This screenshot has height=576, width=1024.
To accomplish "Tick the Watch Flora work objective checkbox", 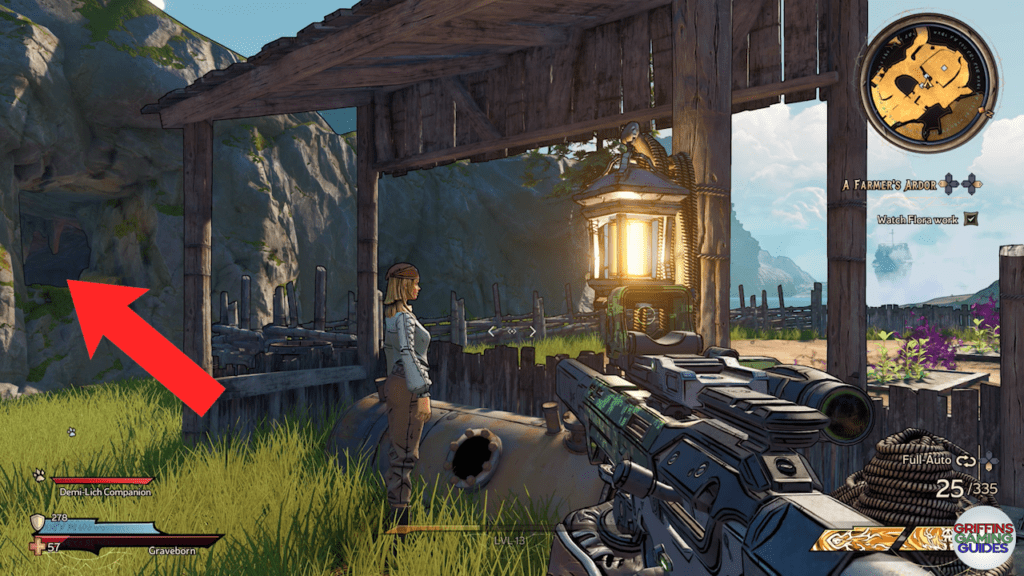I will (x=970, y=219).
